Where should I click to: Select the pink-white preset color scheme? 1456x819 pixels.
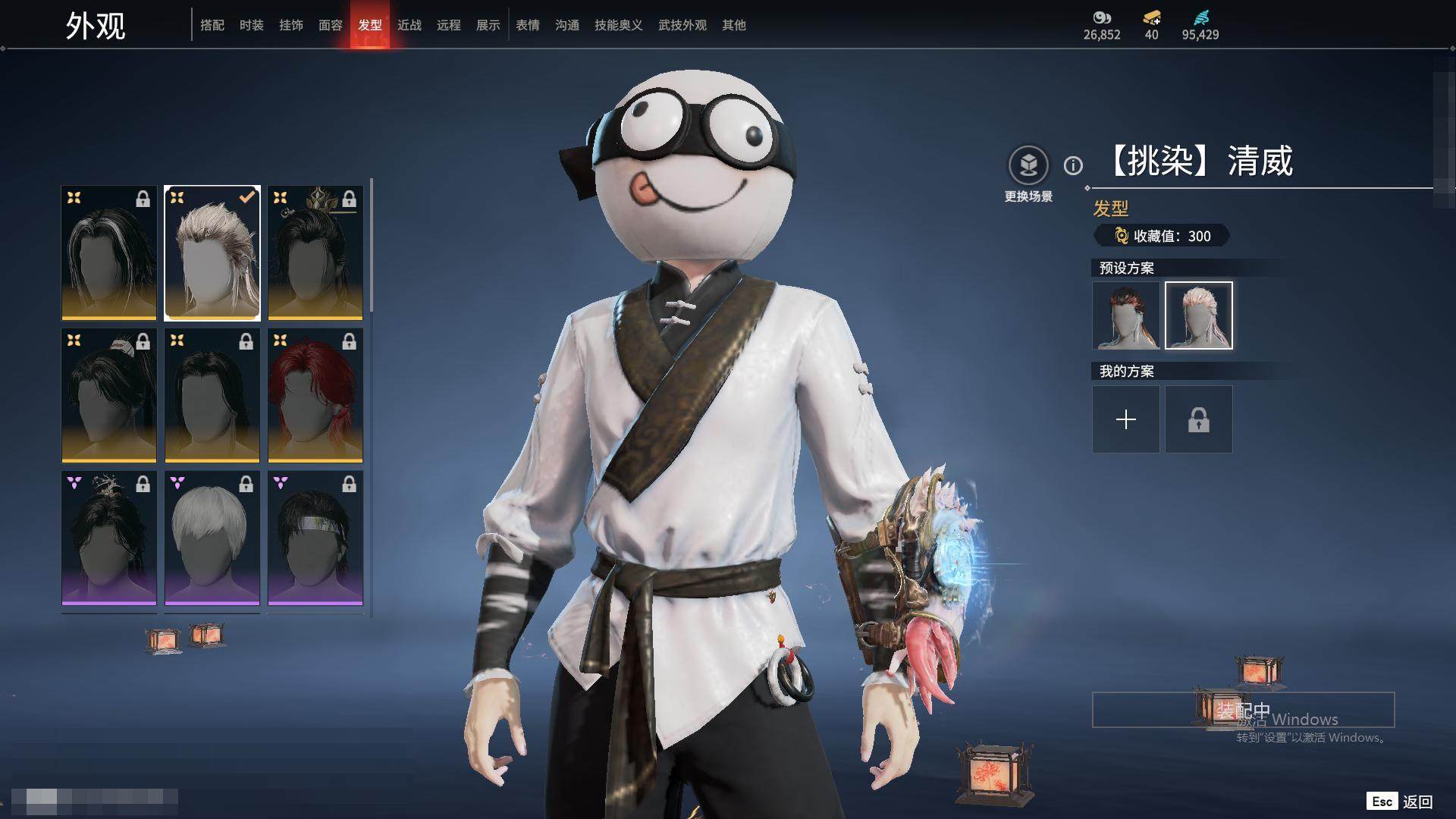1198,315
